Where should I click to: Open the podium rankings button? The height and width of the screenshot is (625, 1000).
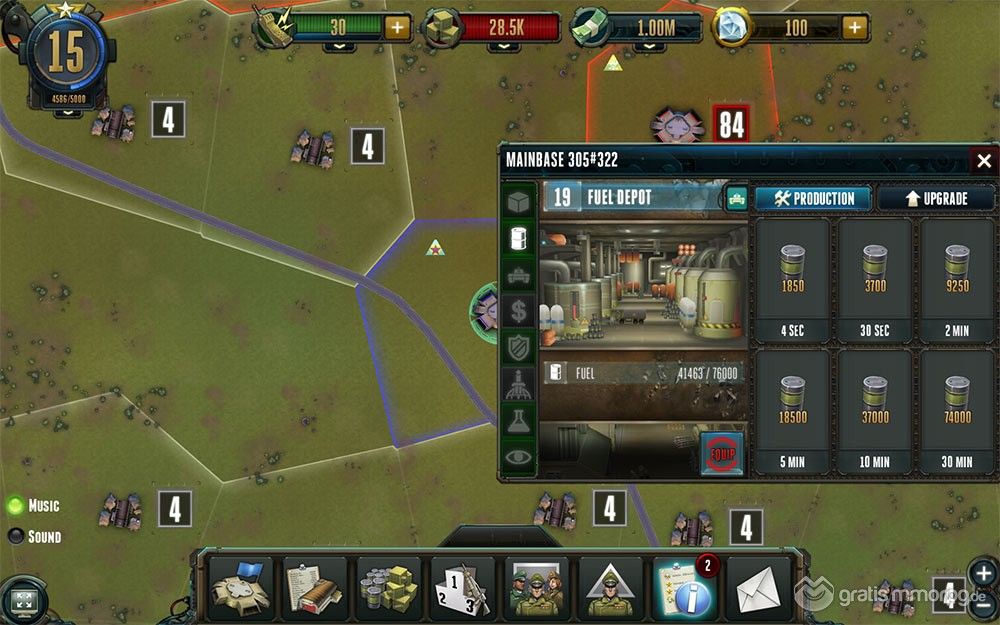pyautogui.click(x=463, y=588)
